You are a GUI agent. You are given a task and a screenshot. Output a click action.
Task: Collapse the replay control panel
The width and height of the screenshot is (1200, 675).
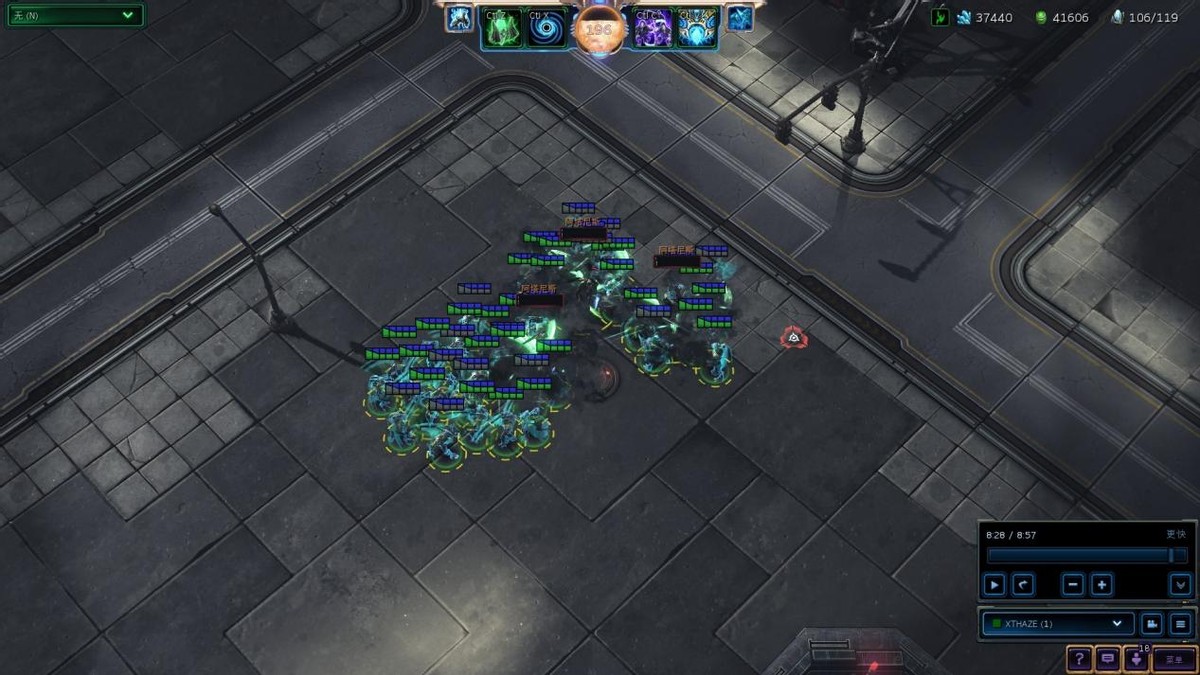tap(1180, 585)
